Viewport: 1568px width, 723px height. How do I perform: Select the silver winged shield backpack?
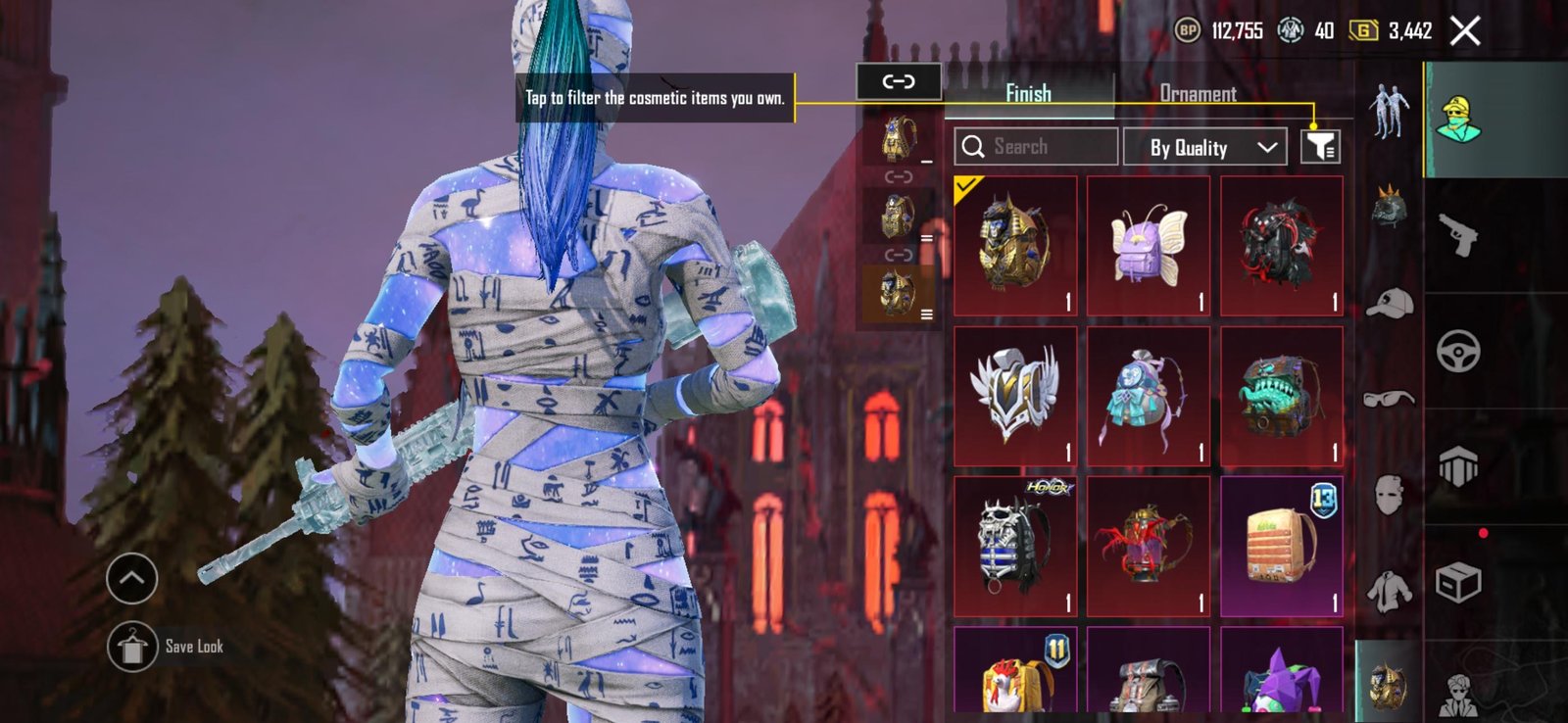(1015, 396)
